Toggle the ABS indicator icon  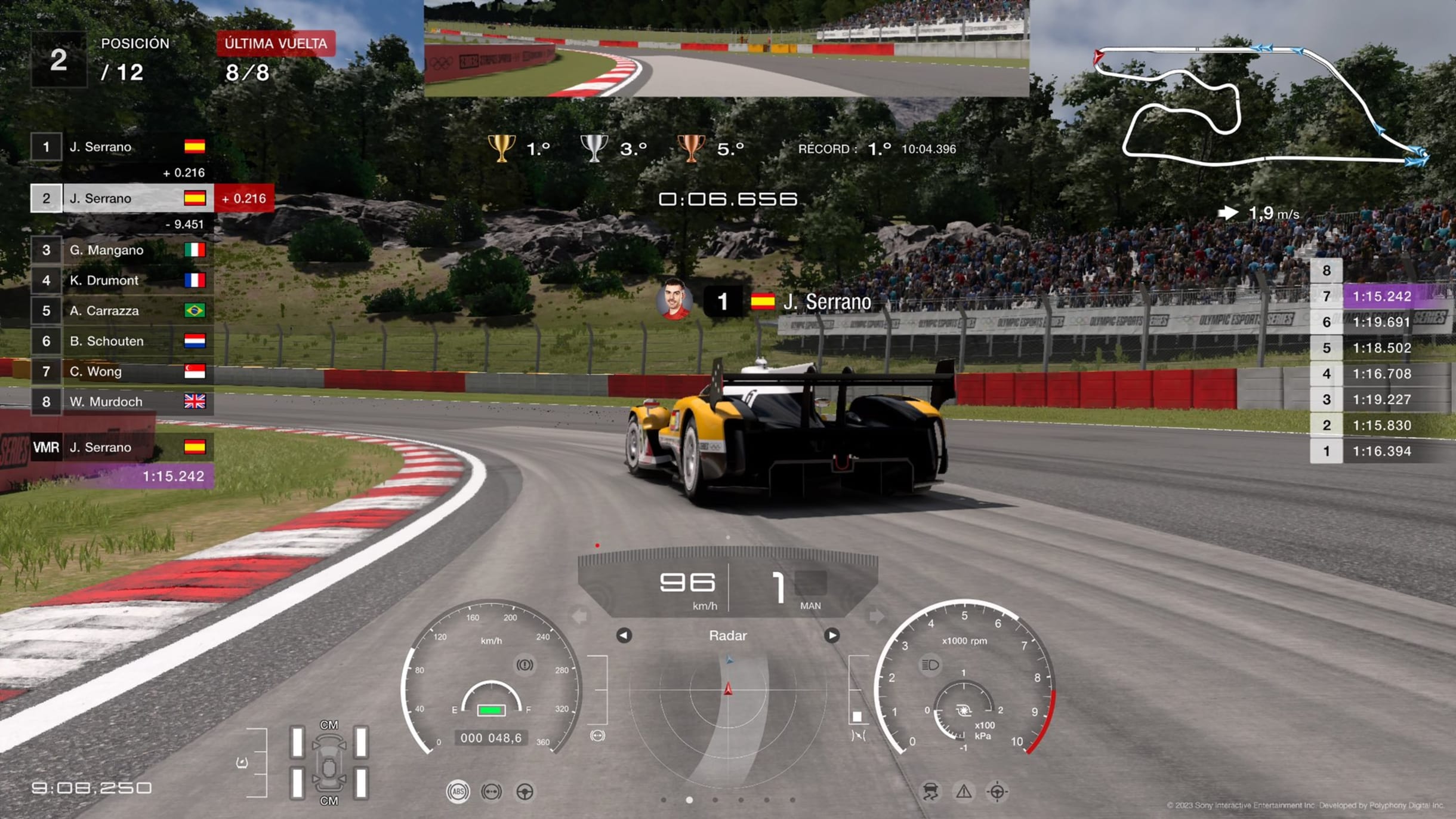458,792
